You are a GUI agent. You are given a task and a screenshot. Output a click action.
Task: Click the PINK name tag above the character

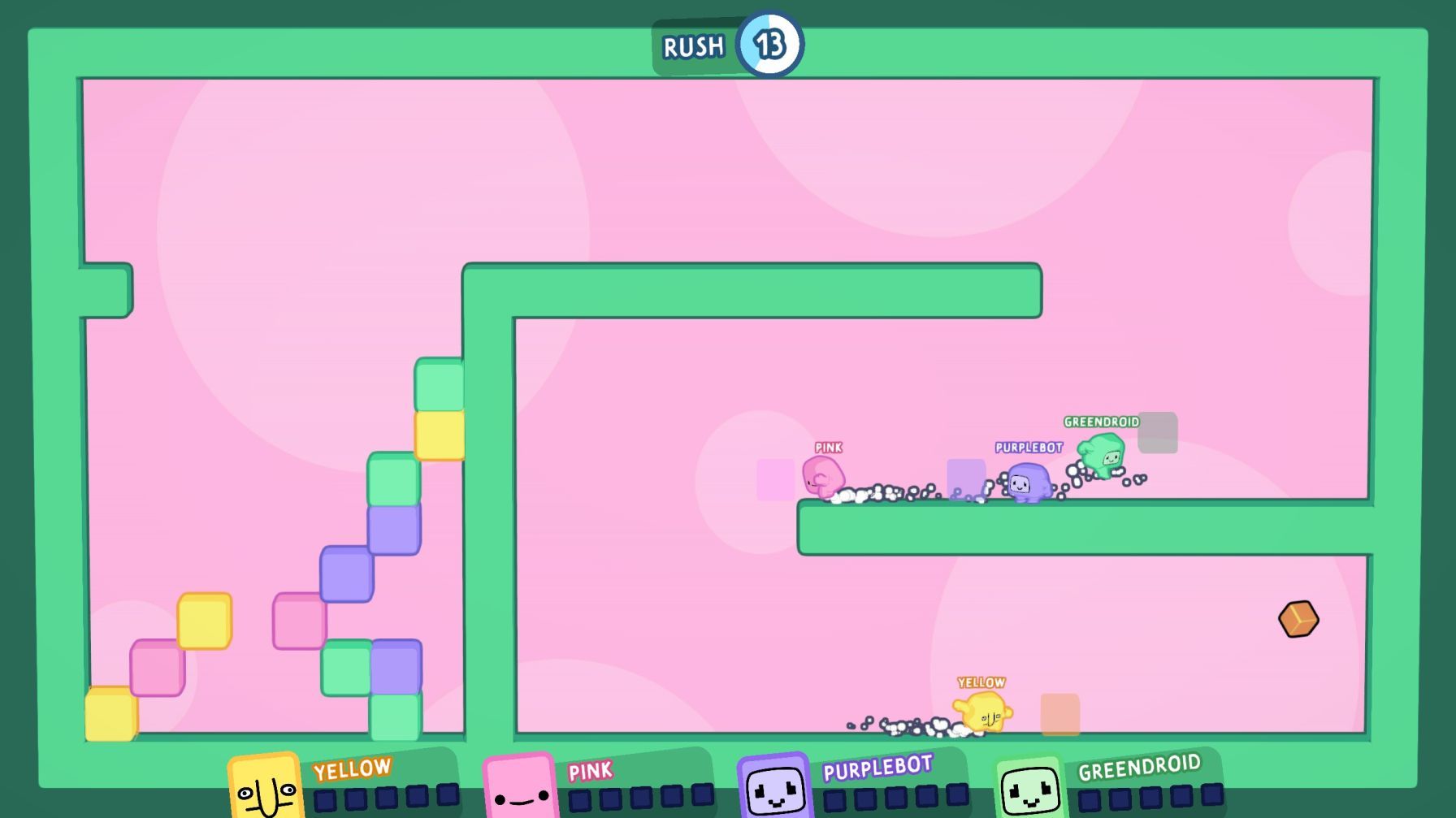coord(829,446)
